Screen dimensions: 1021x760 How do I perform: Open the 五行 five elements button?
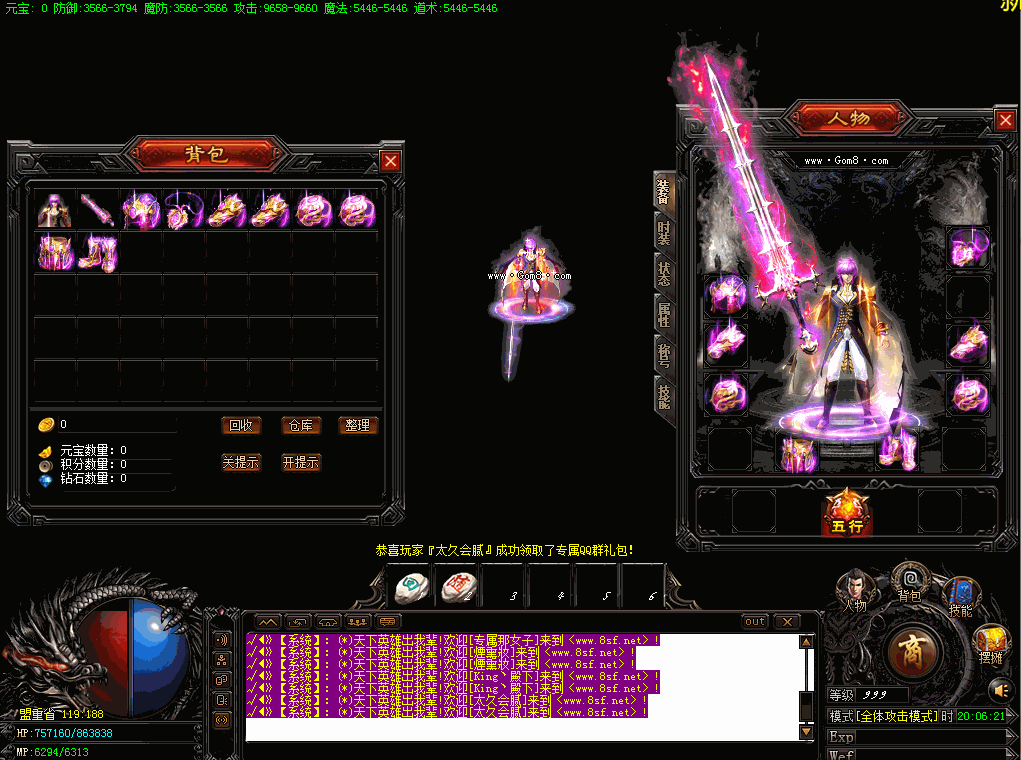click(846, 512)
